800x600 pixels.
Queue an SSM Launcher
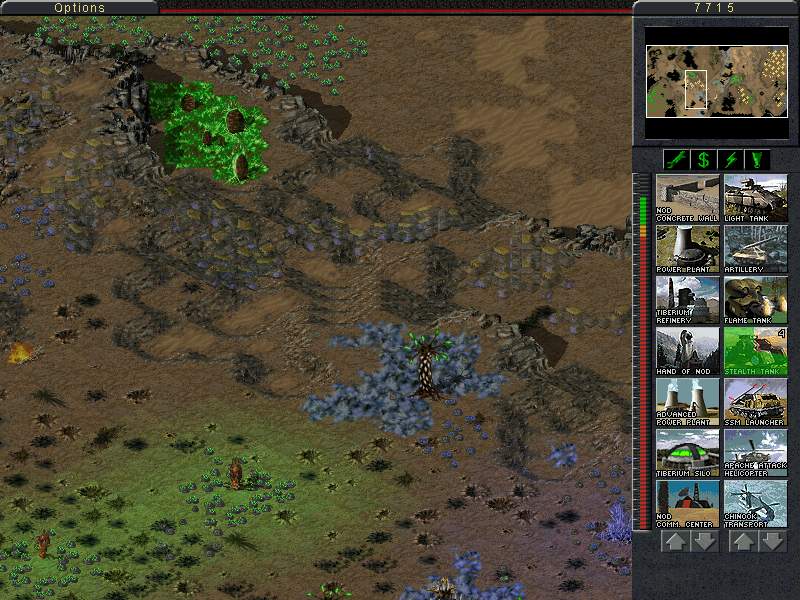click(755, 402)
